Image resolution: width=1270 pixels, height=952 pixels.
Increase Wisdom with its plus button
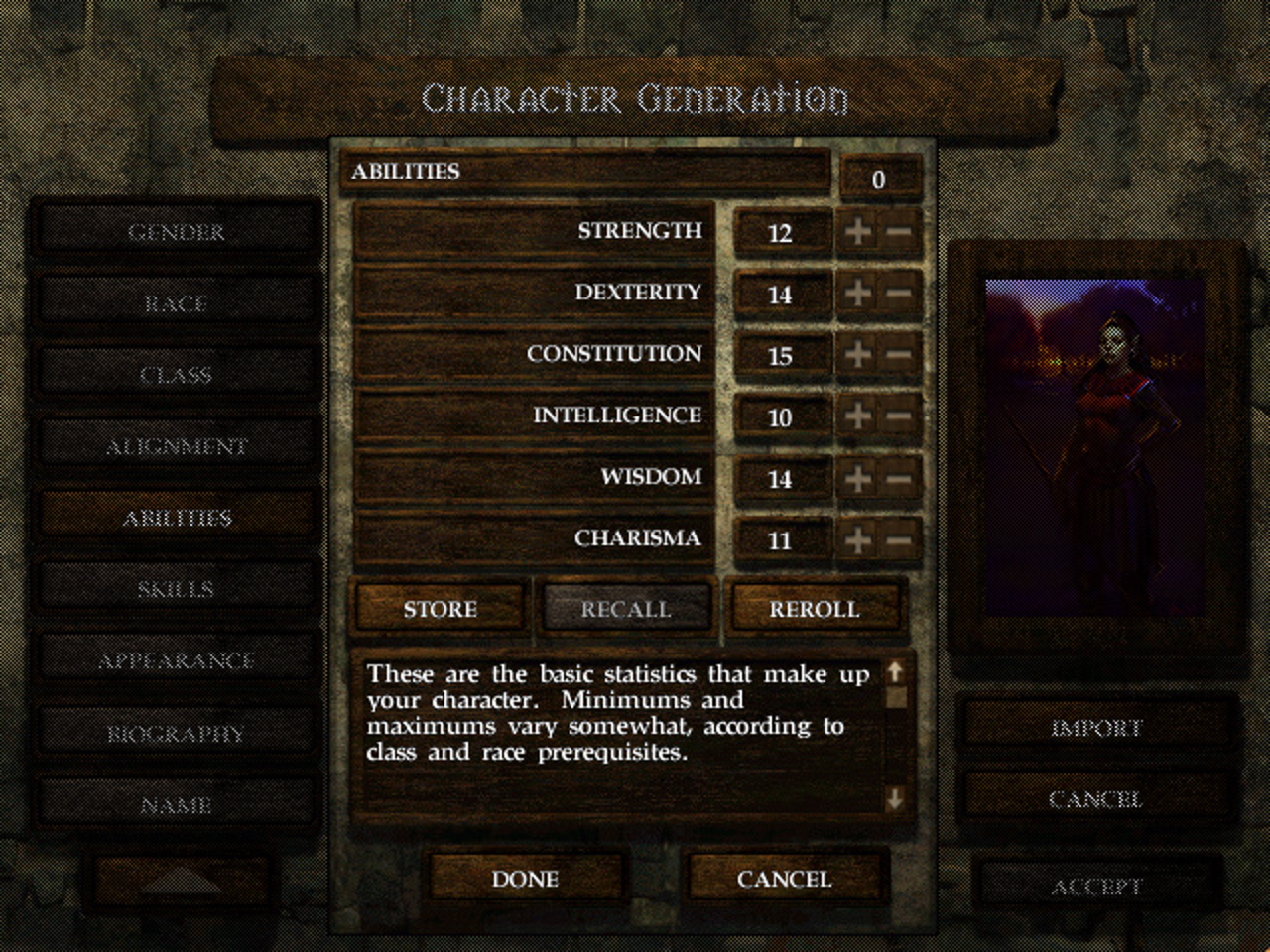(x=859, y=478)
